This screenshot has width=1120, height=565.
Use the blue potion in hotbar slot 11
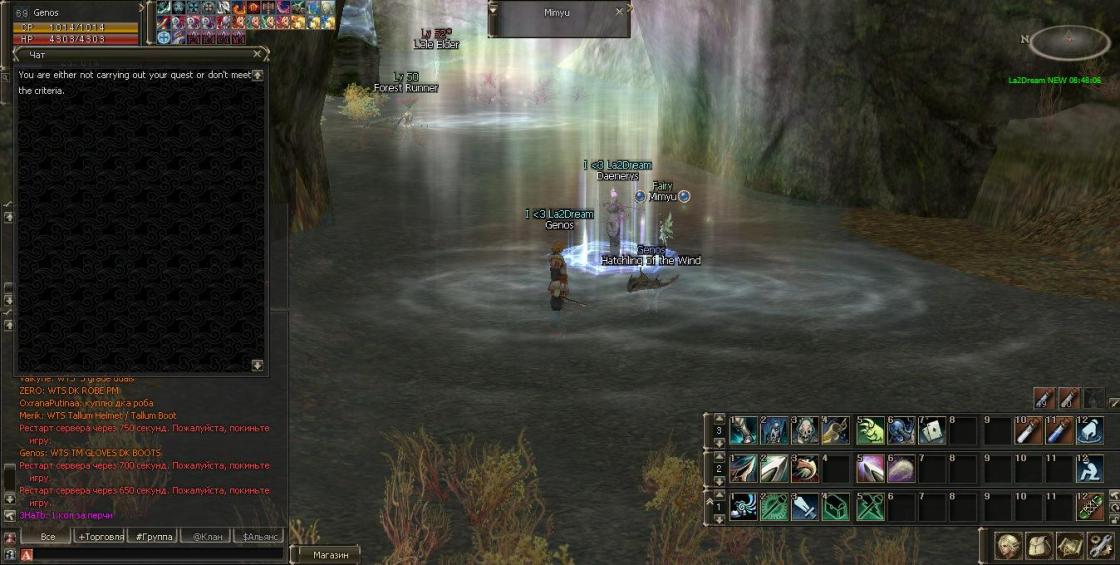pyautogui.click(x=1058, y=431)
